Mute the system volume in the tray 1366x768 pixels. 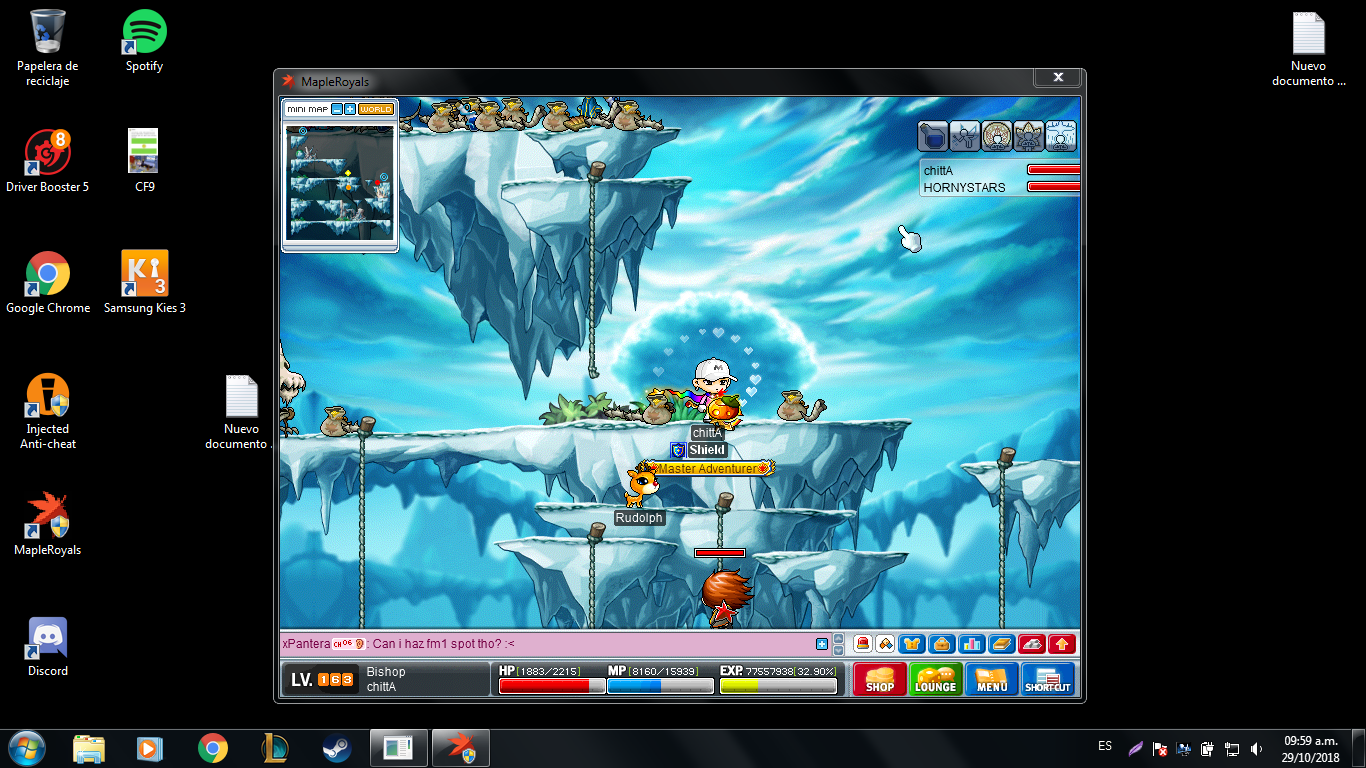(x=1256, y=747)
